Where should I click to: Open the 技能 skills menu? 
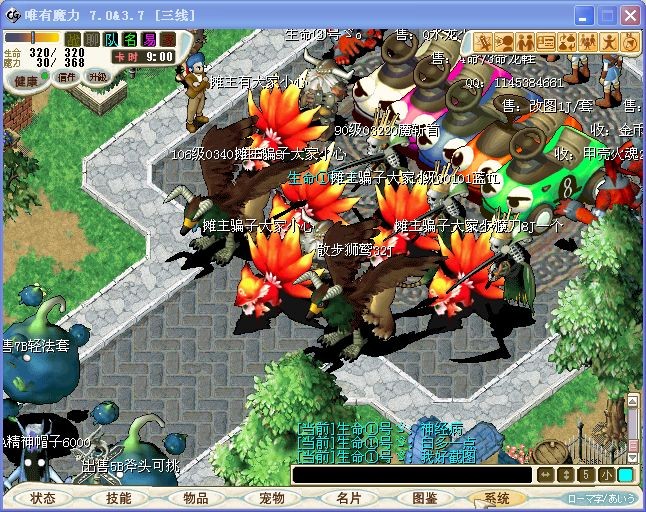point(118,498)
